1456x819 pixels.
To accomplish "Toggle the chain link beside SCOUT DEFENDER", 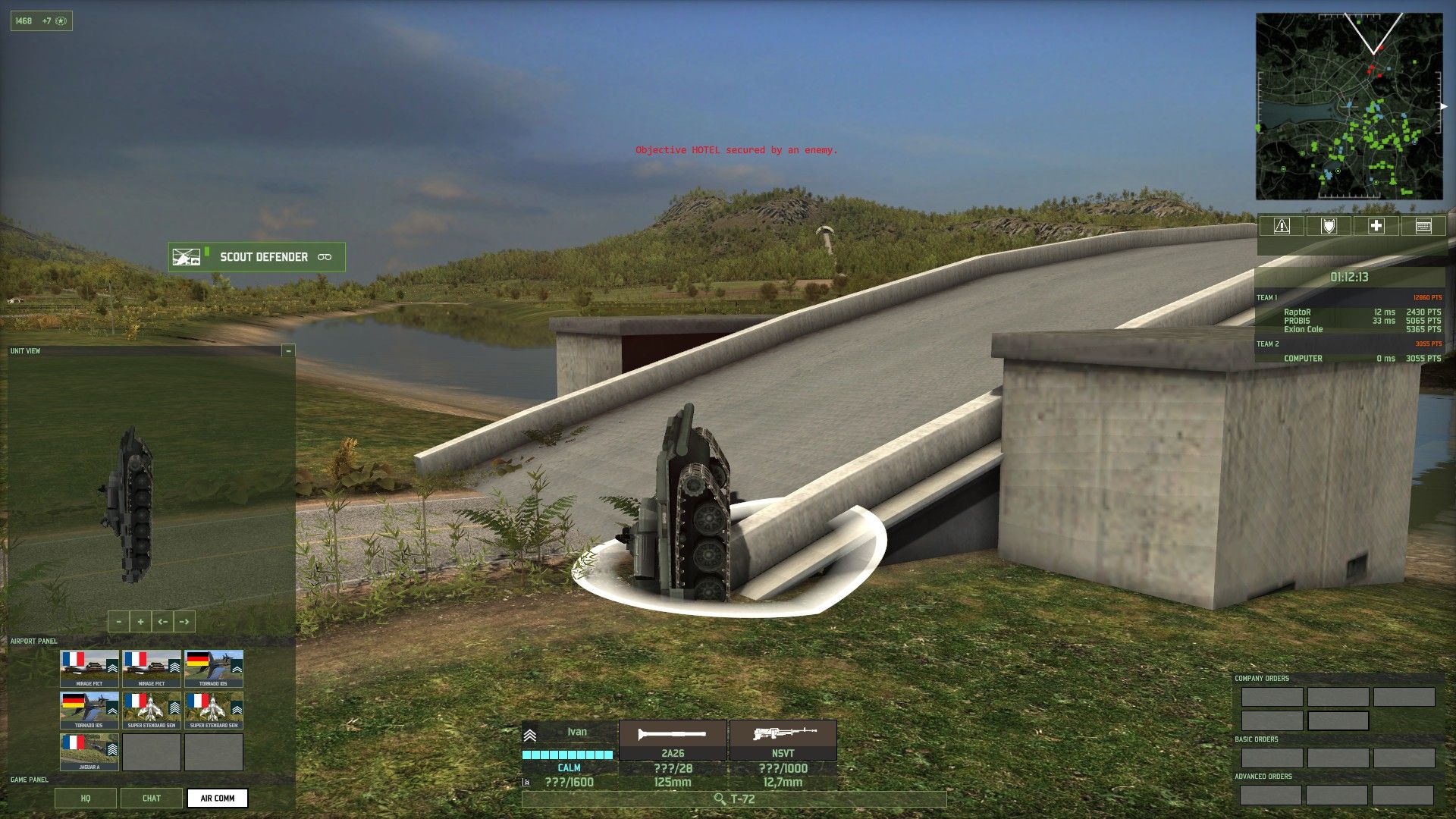I will (x=325, y=257).
